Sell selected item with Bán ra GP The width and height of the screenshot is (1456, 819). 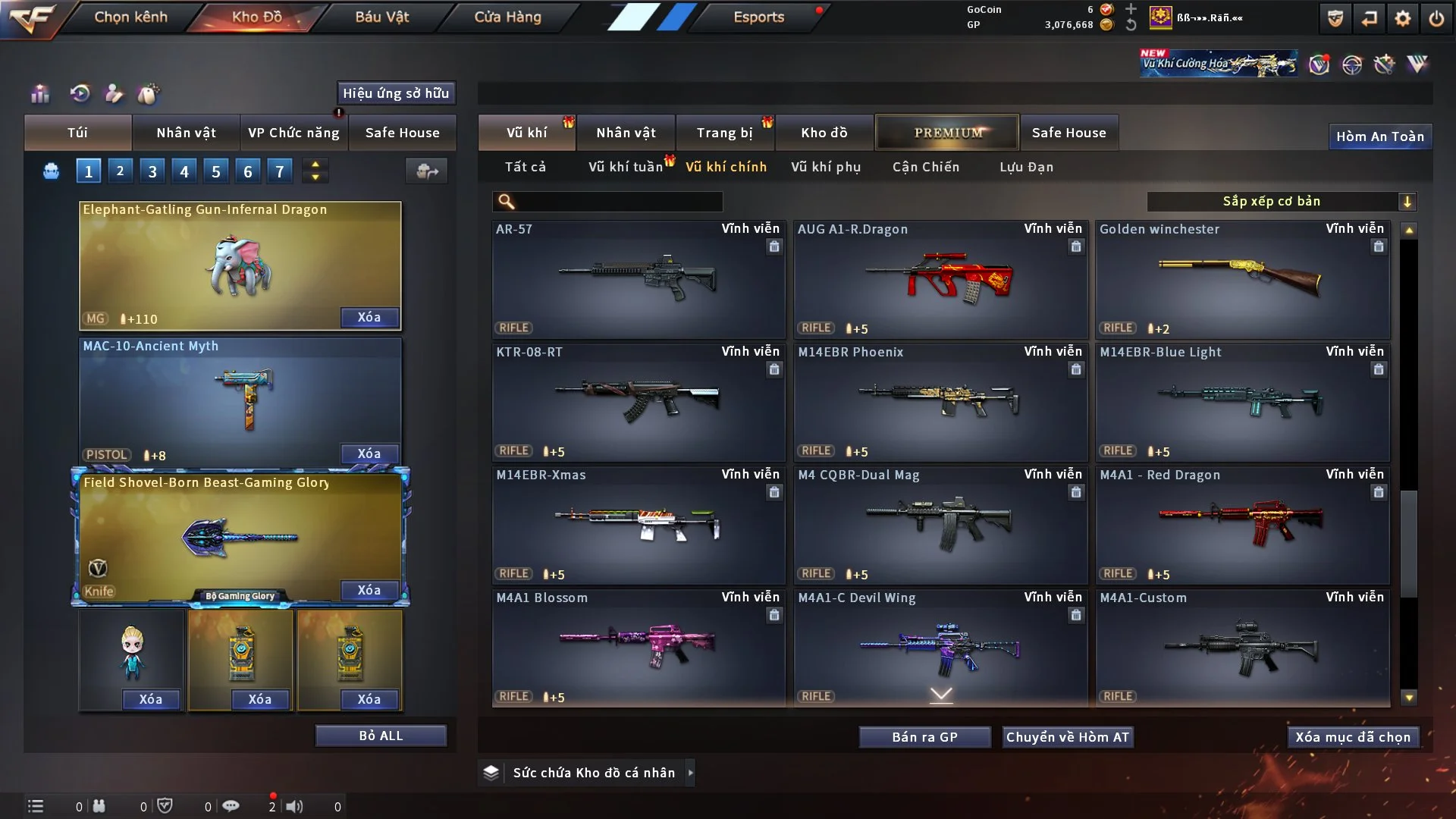pyautogui.click(x=924, y=737)
